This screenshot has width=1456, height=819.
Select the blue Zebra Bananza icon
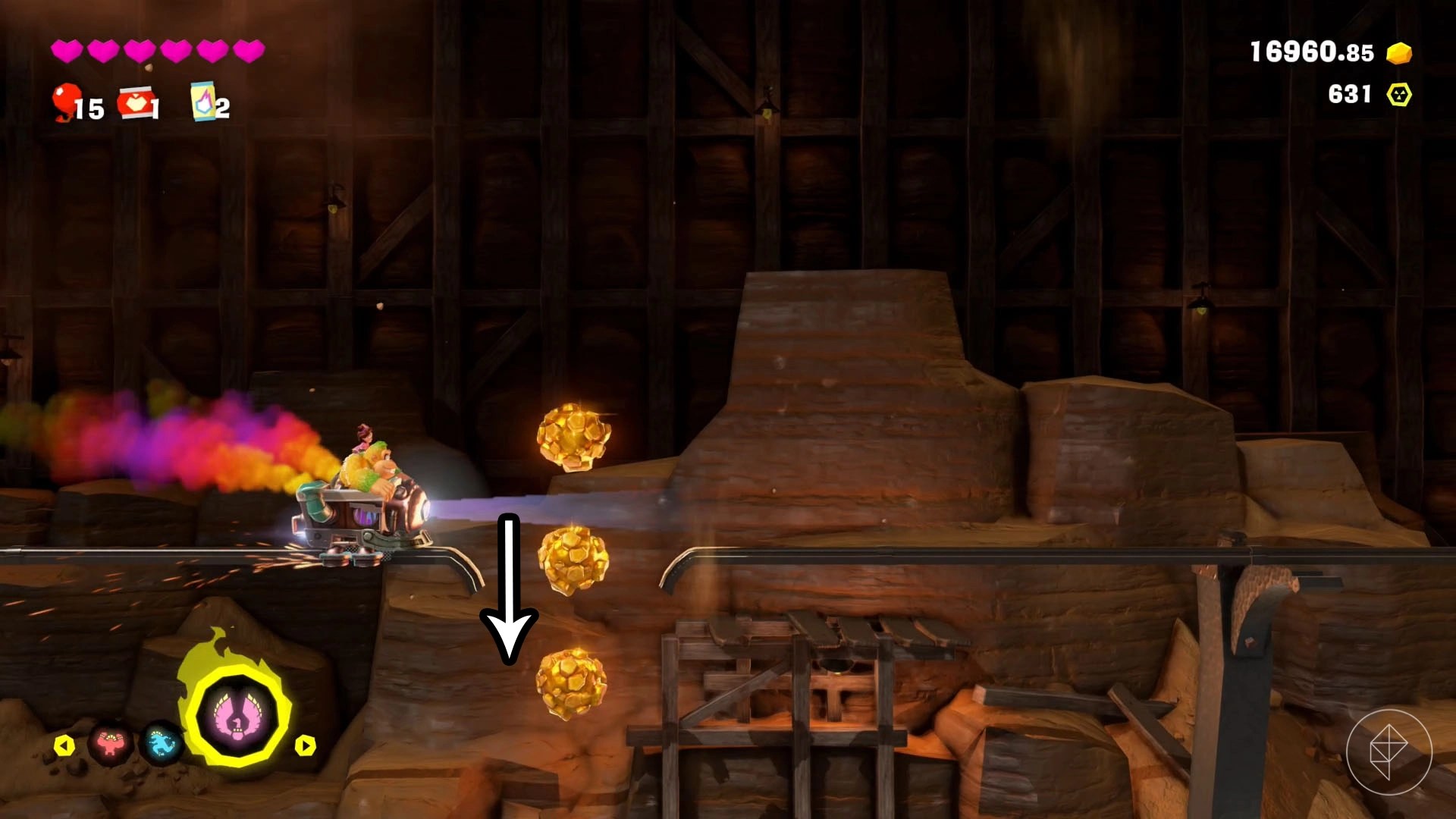point(162,745)
